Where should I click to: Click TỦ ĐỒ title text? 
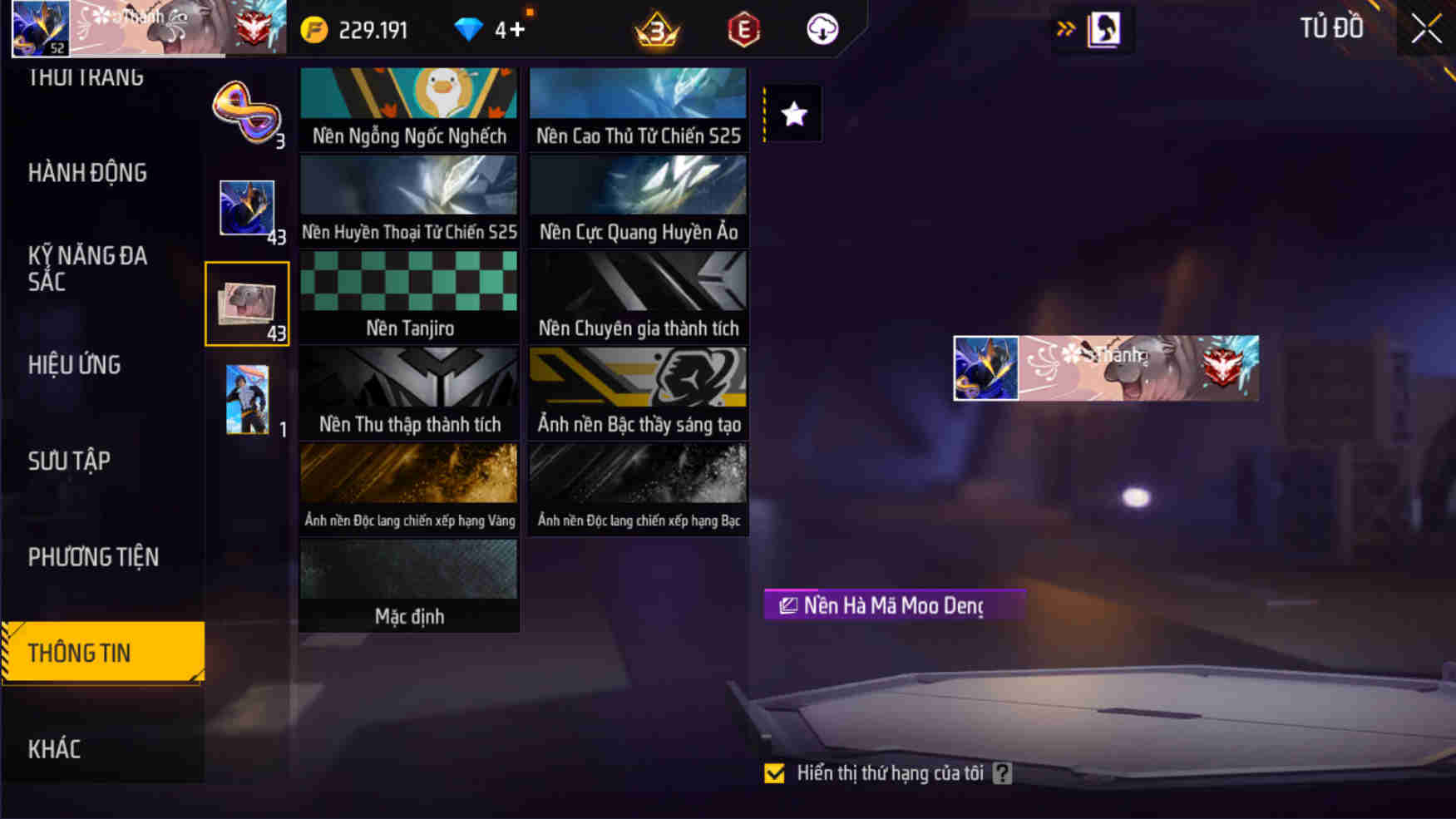pyautogui.click(x=1331, y=27)
